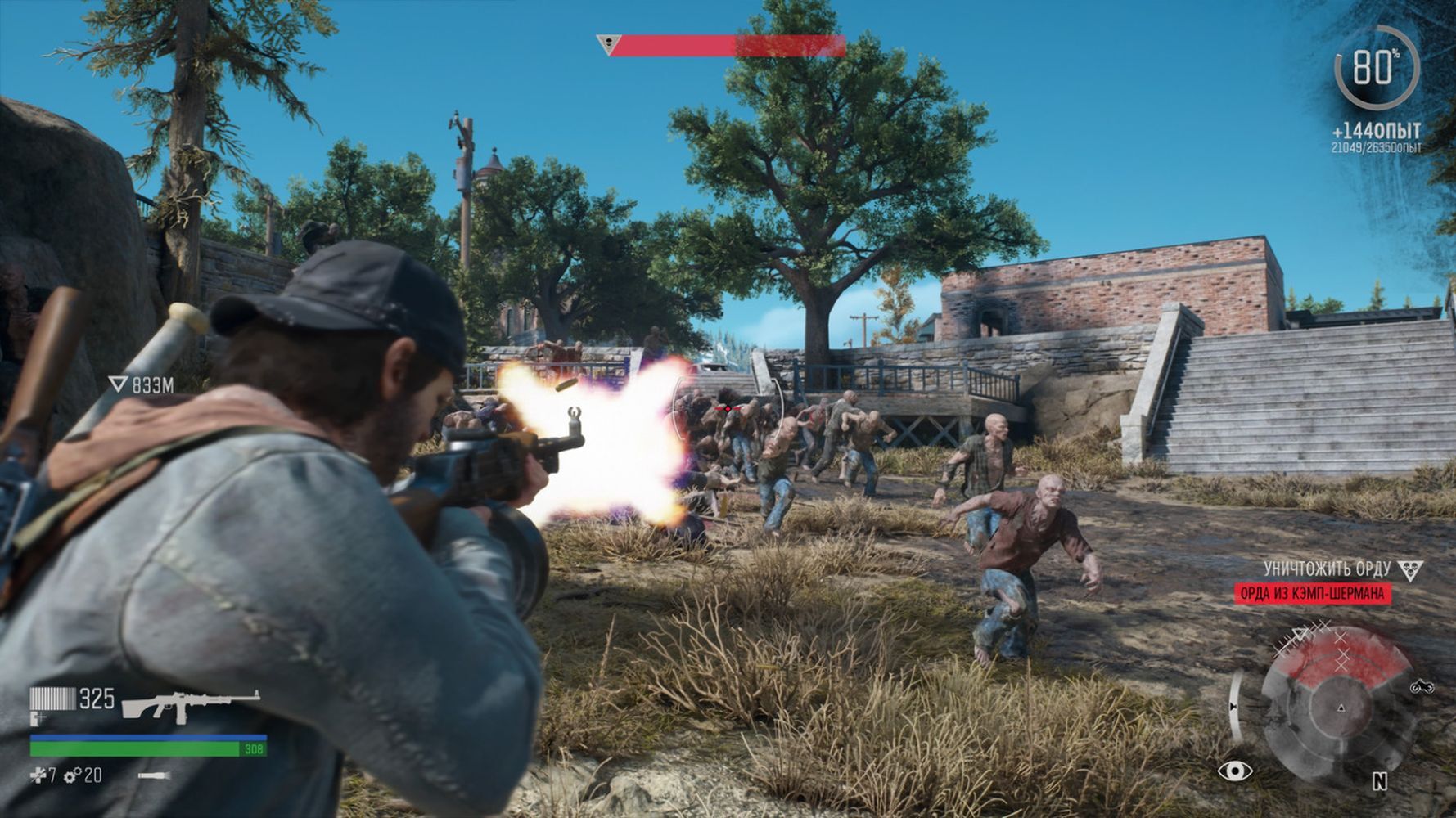Click the North compass marker on minimap
This screenshot has width=1456, height=818.
(x=1379, y=782)
